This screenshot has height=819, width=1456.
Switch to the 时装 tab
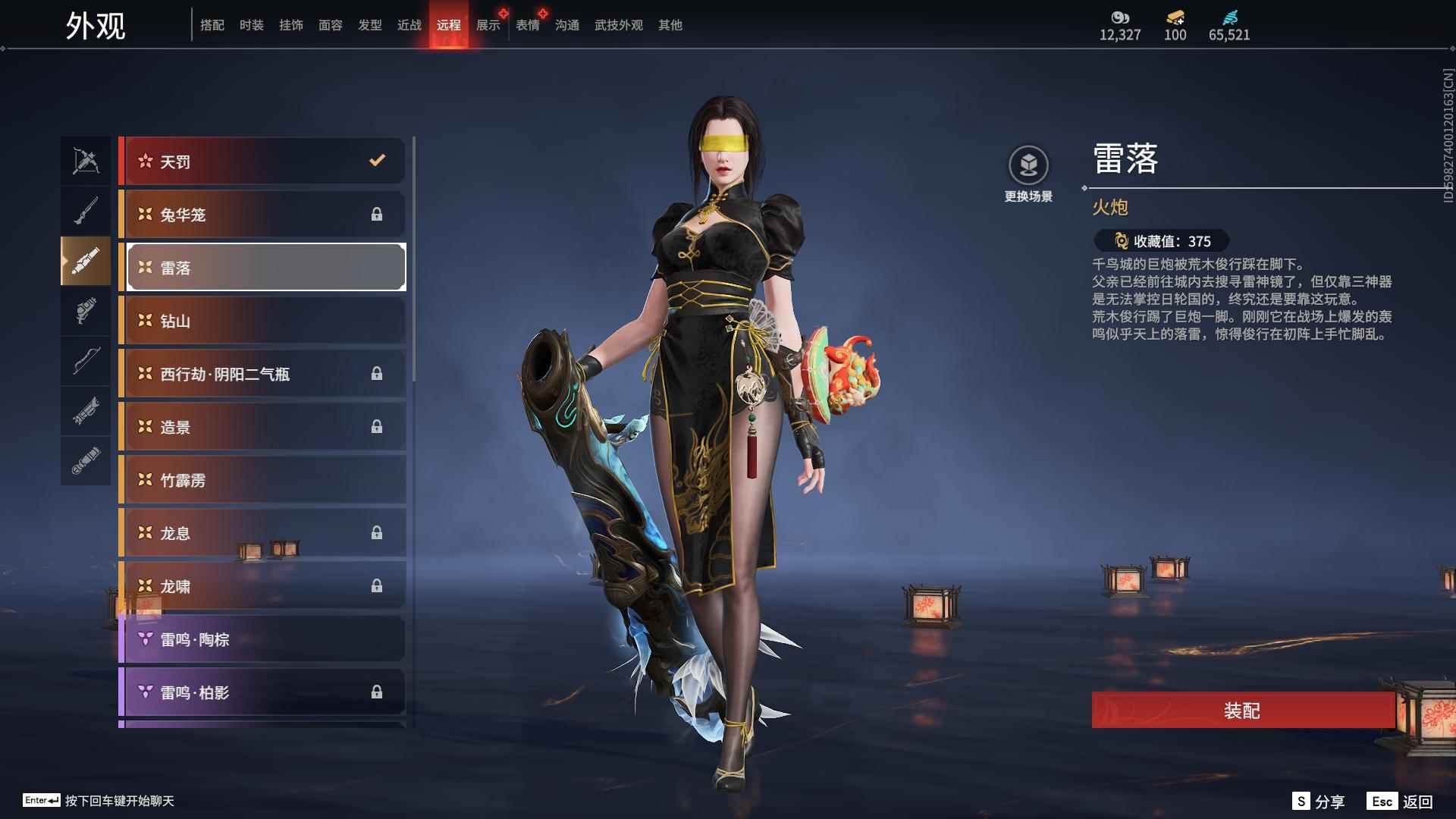pos(252,24)
